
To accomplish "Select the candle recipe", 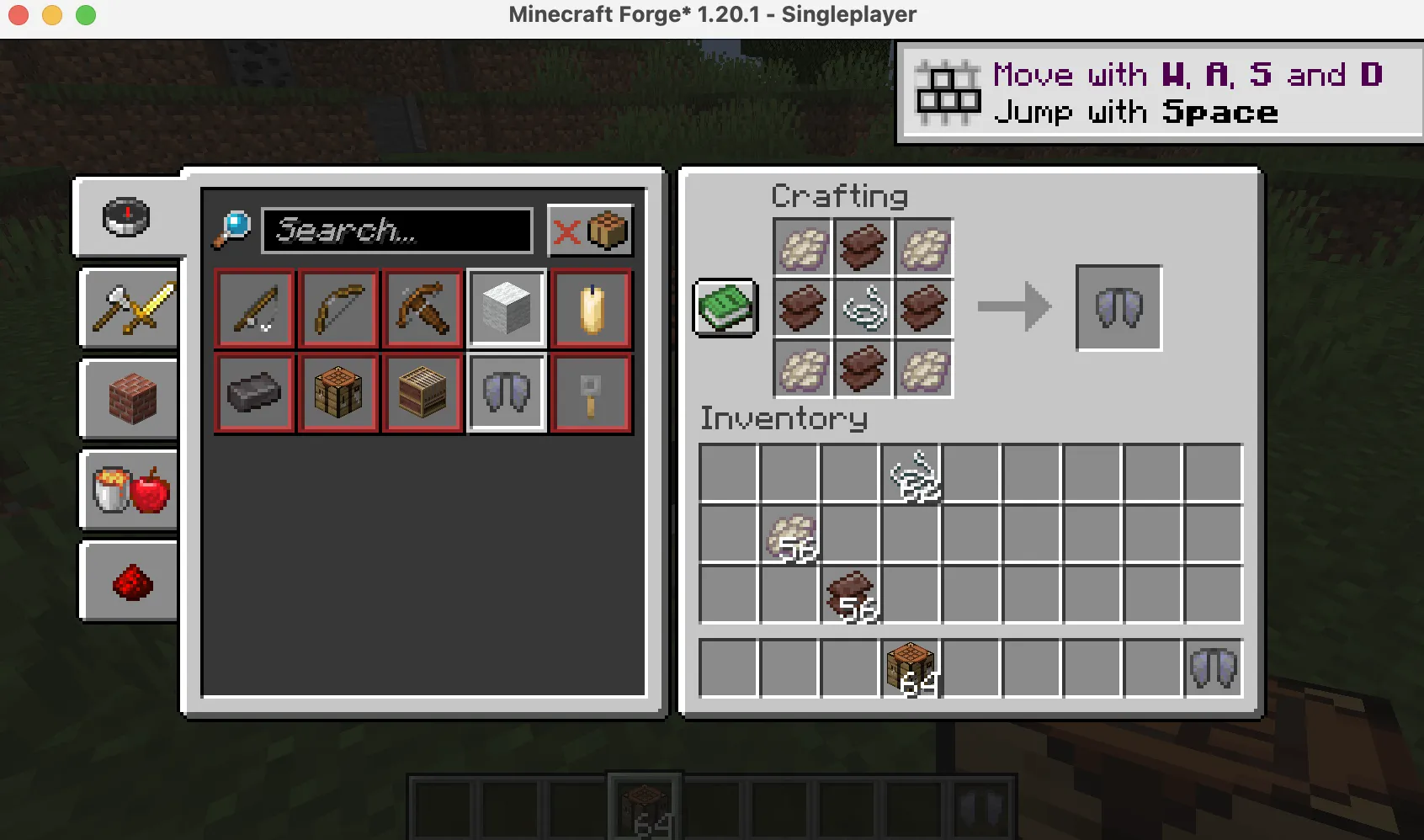I will 591,308.
